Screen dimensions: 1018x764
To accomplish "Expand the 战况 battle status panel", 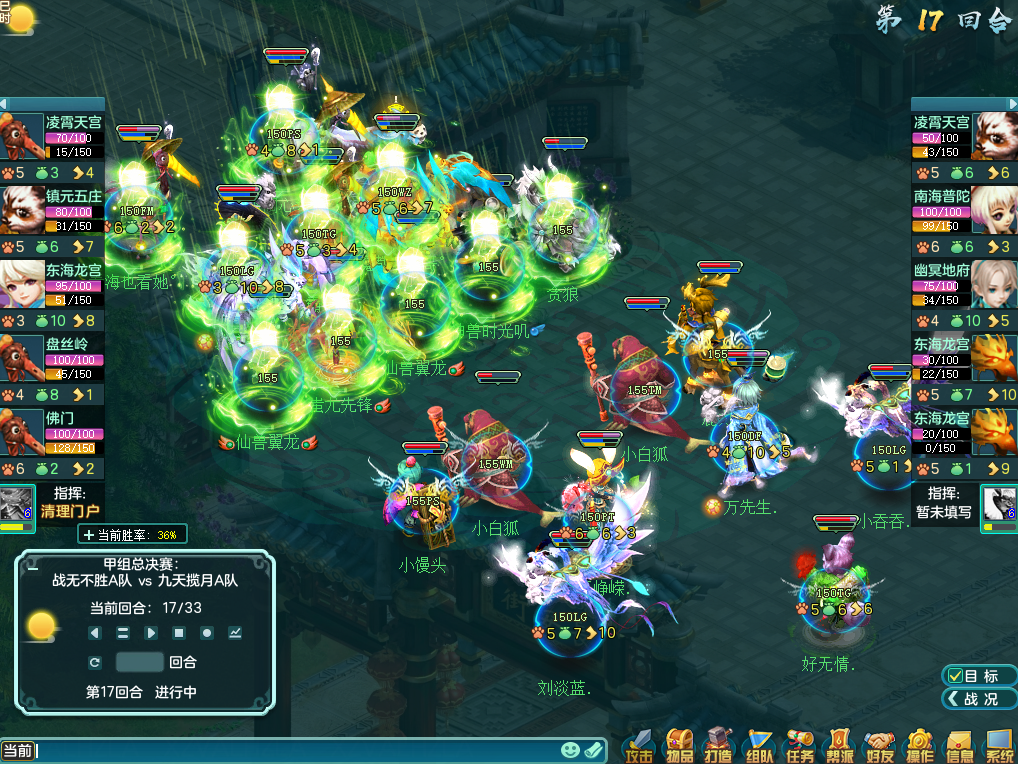I will pyautogui.click(x=979, y=698).
